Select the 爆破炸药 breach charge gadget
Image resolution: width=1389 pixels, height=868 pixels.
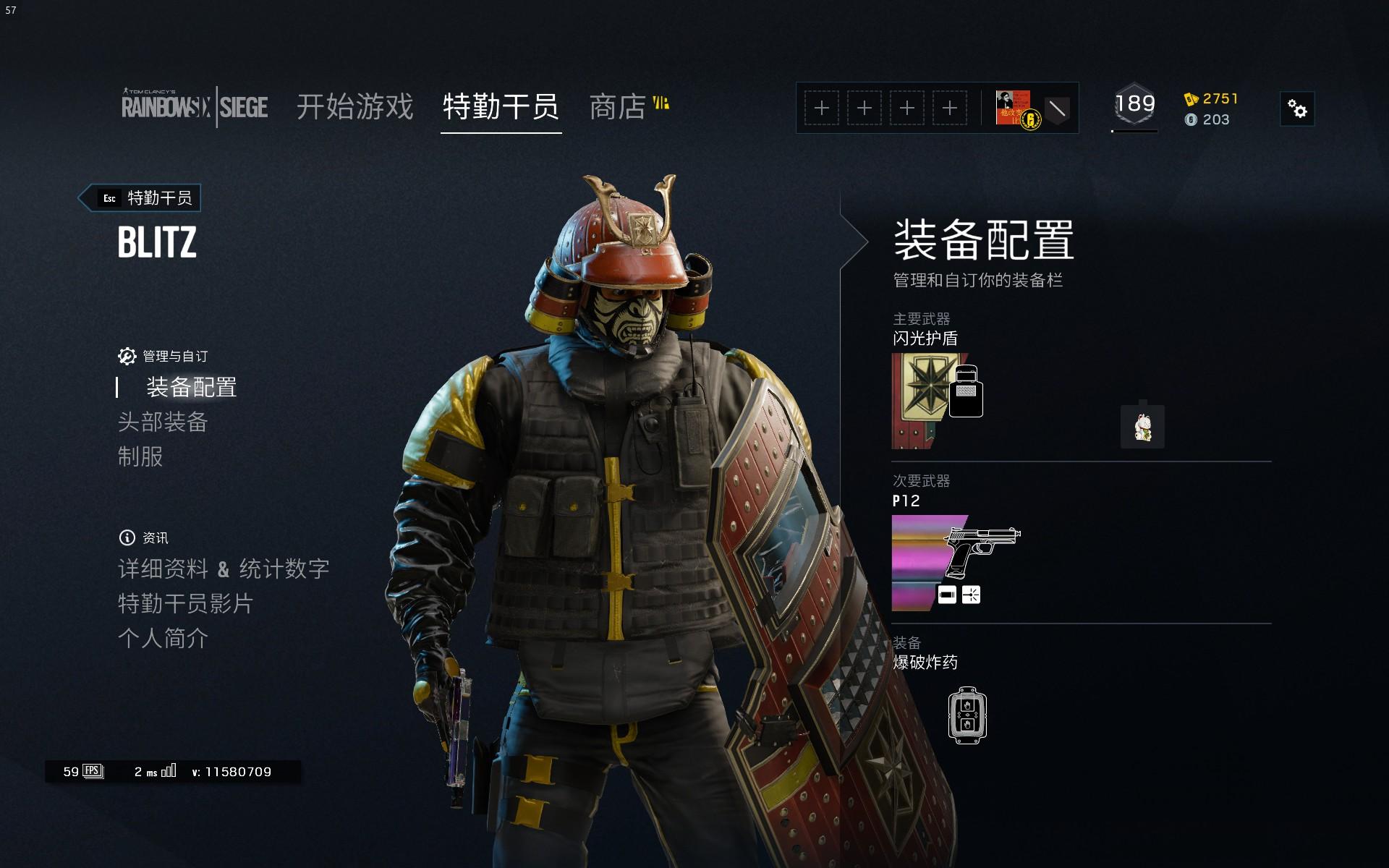point(967,715)
